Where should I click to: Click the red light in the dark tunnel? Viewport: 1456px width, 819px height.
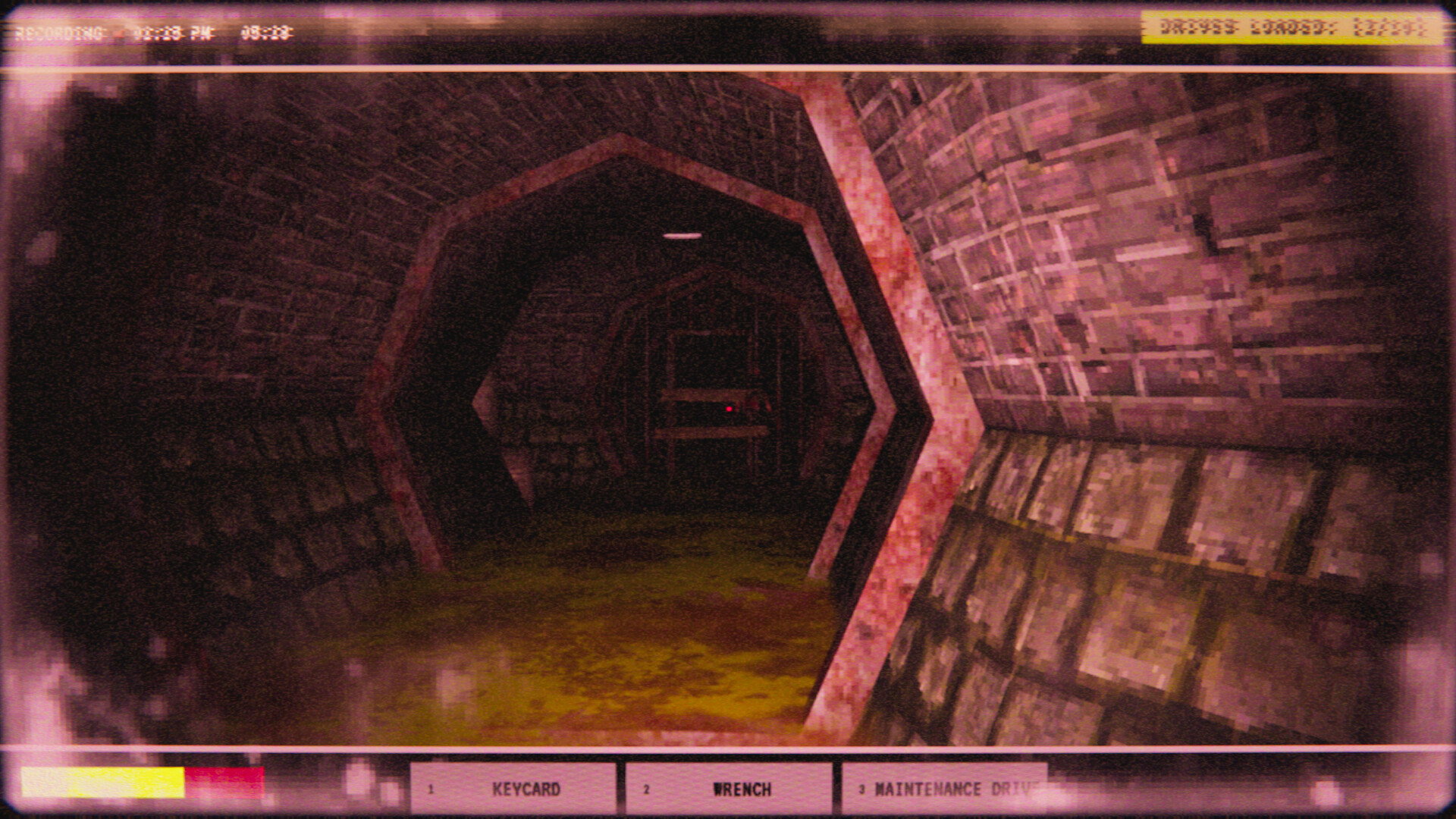pyautogui.click(x=728, y=407)
